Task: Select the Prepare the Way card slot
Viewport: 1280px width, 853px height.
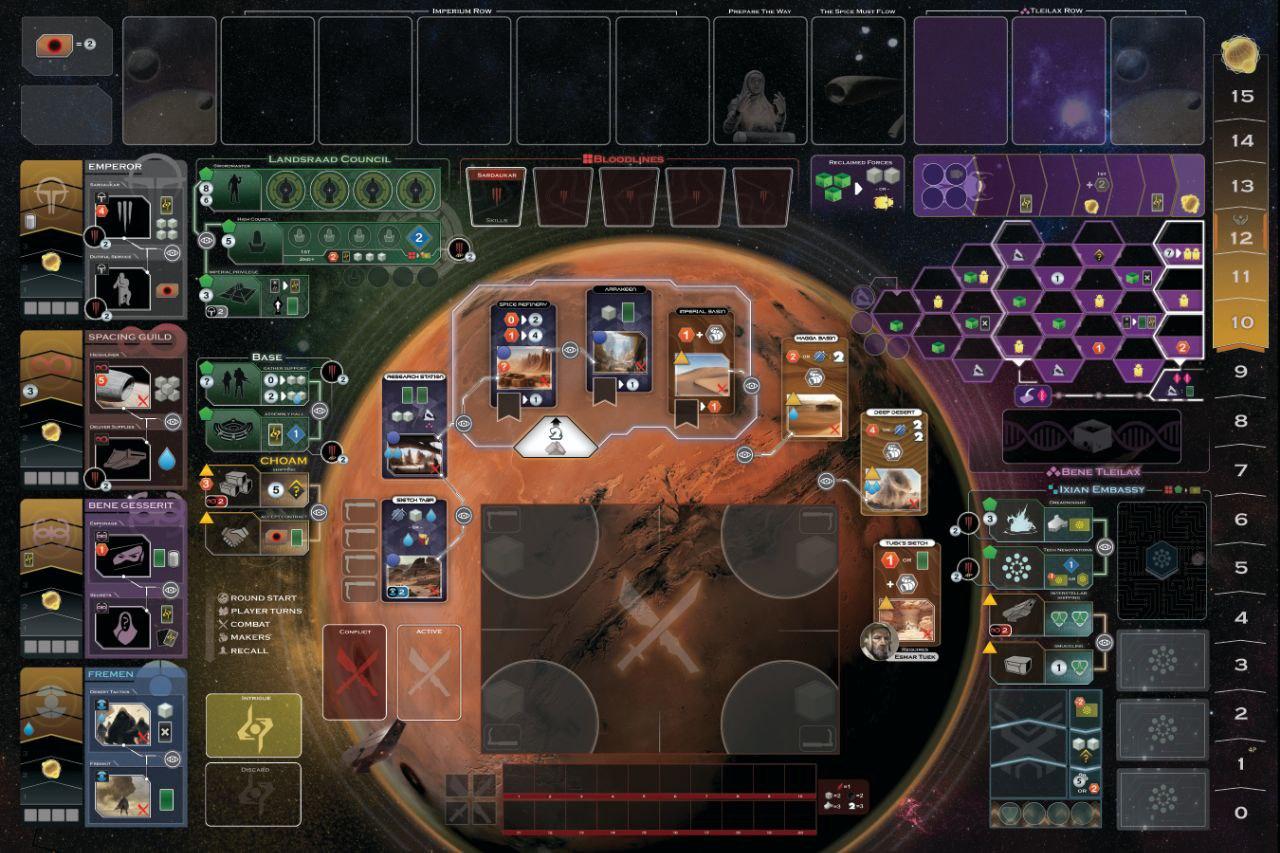Action: click(x=760, y=81)
